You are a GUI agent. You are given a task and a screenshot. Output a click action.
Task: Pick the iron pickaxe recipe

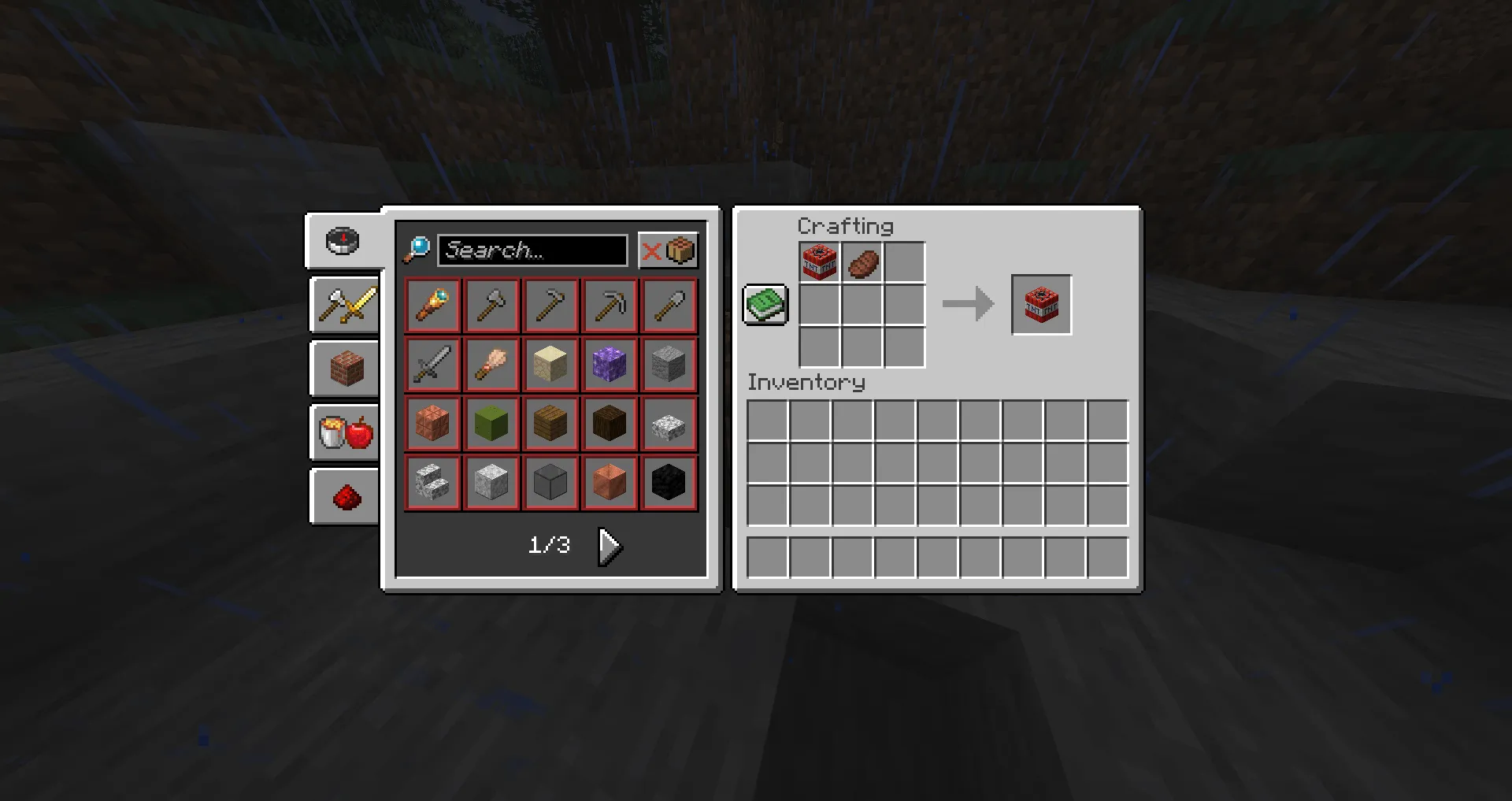coord(610,305)
